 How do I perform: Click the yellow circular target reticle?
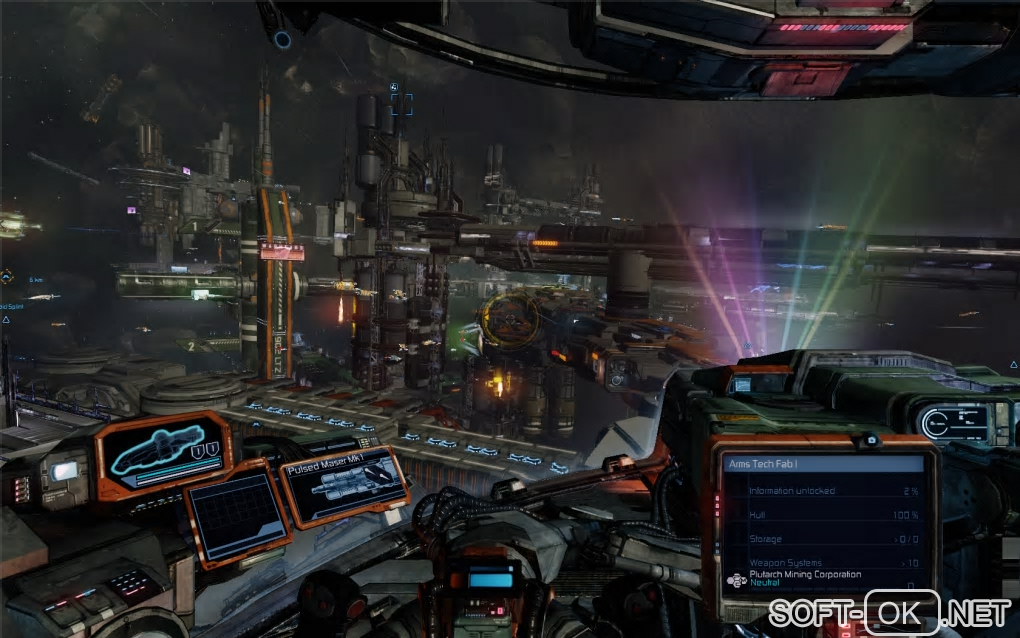point(511,320)
